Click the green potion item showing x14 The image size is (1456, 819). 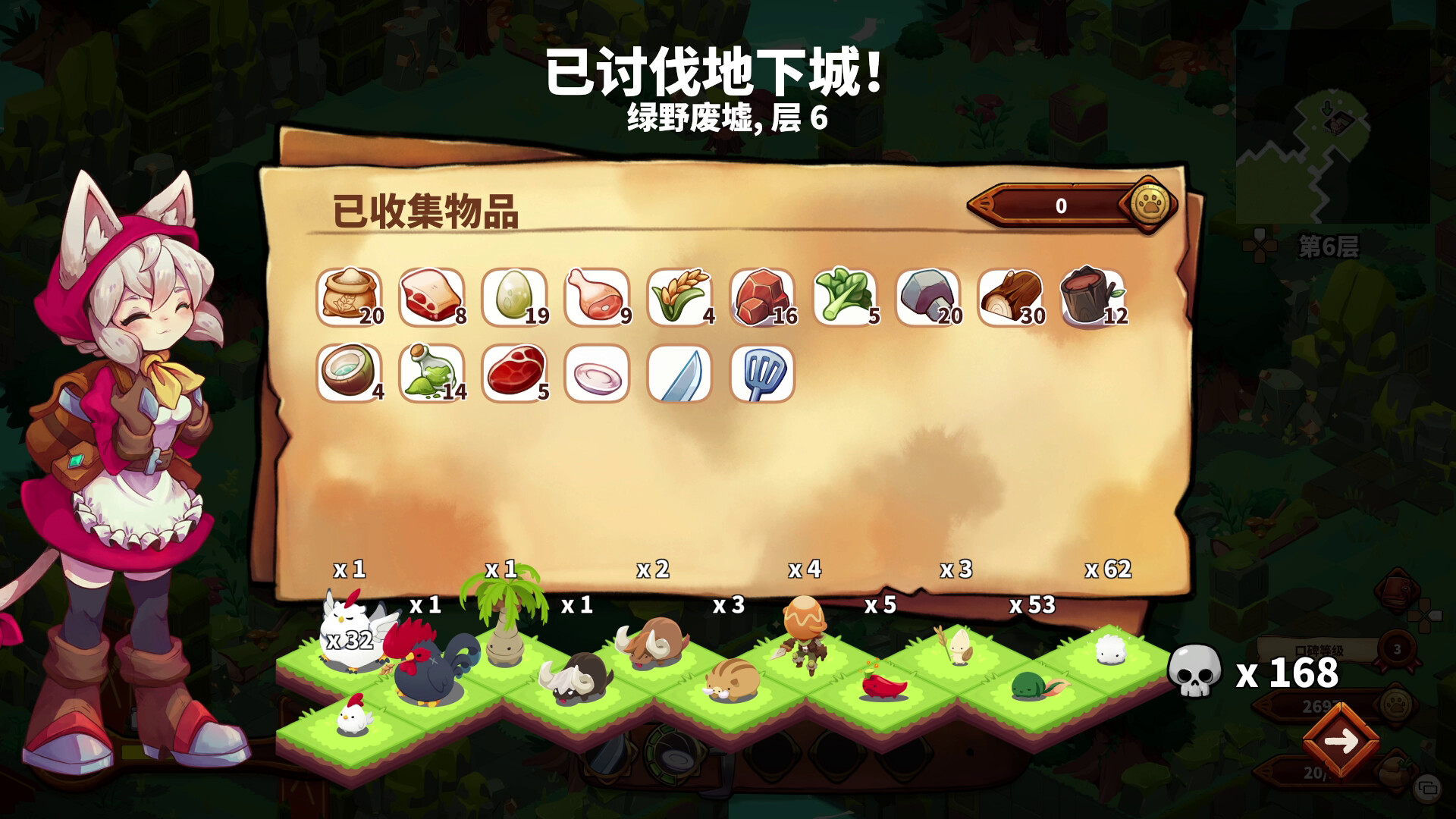click(x=430, y=375)
